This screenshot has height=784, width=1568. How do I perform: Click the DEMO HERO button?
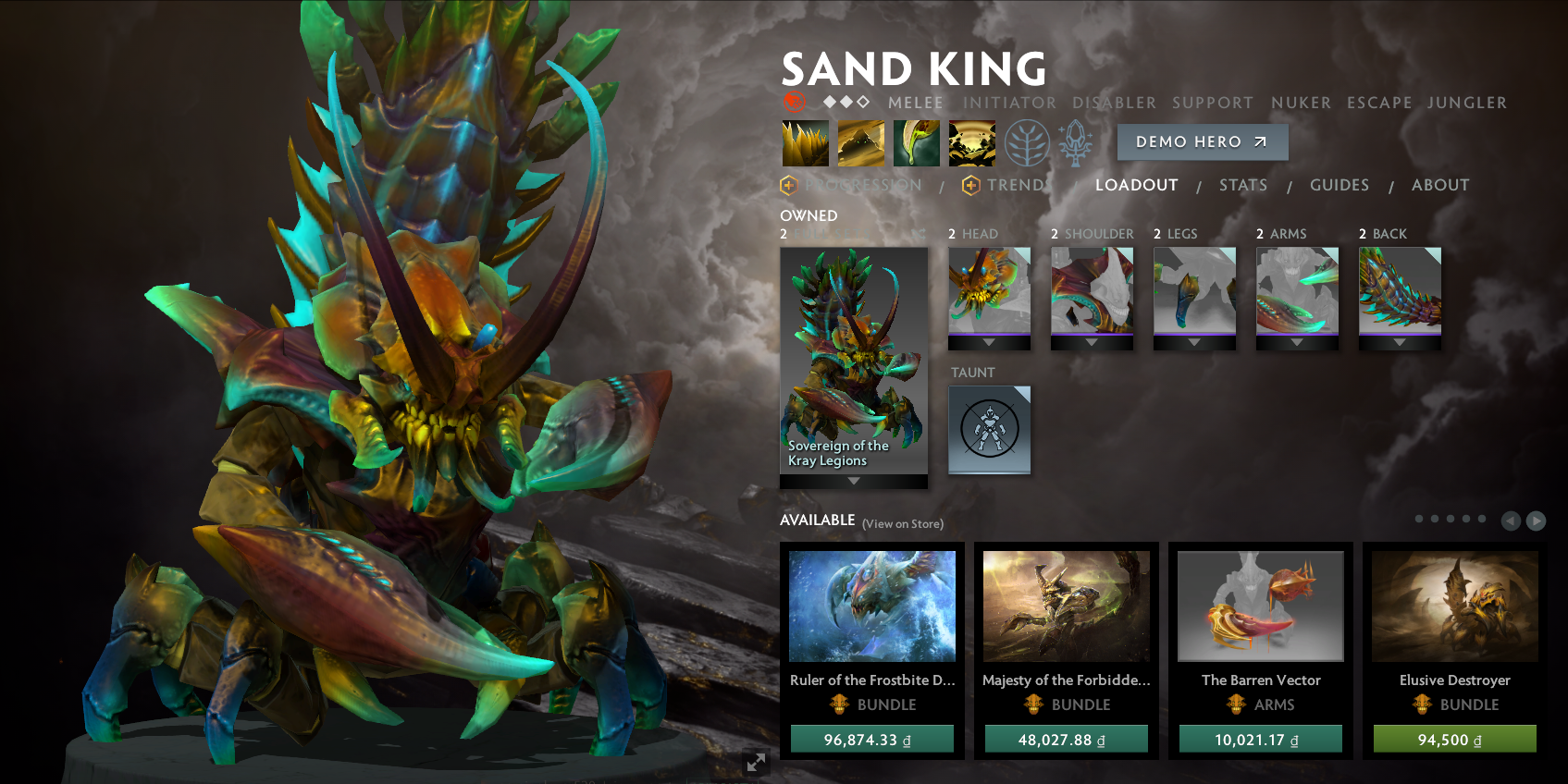click(1202, 141)
